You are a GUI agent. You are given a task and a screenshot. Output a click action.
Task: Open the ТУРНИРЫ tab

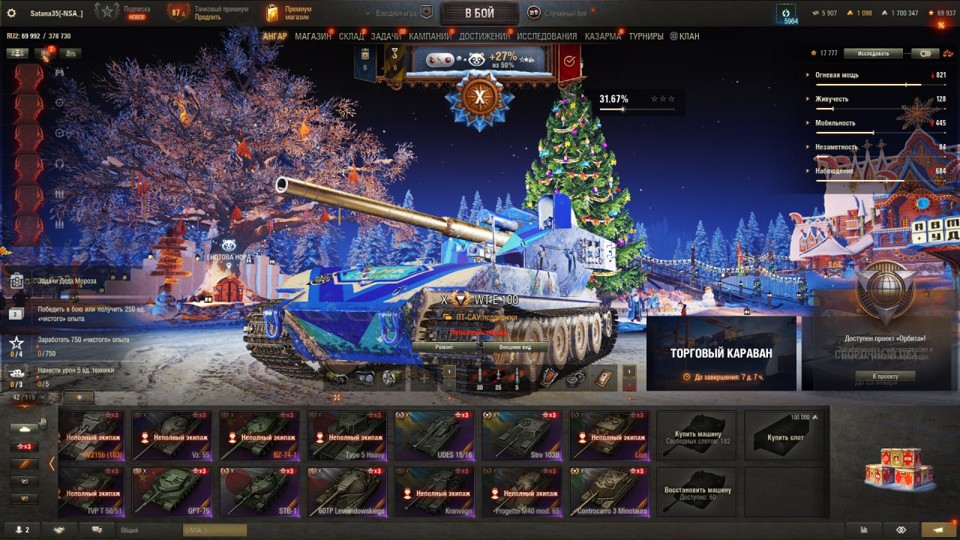(x=646, y=37)
